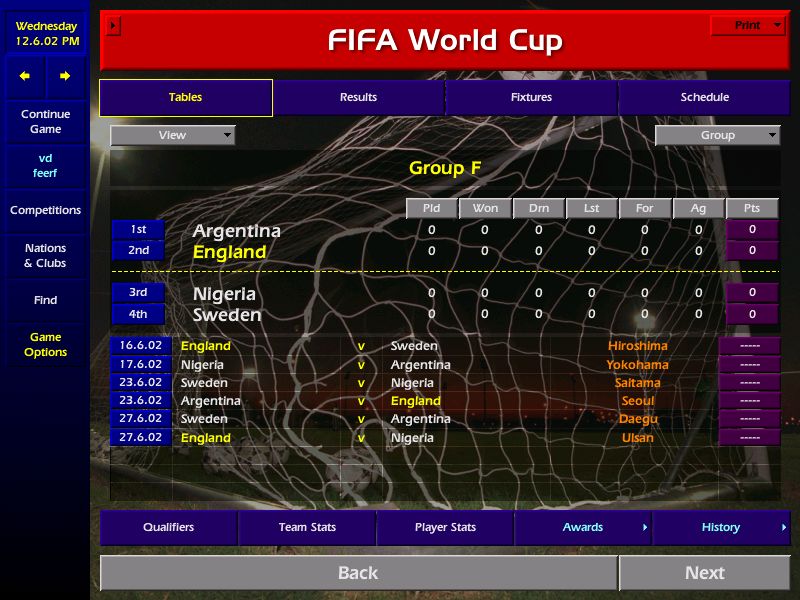This screenshot has width=800, height=600.
Task: Open the Fixtures tab
Action: coord(531,98)
